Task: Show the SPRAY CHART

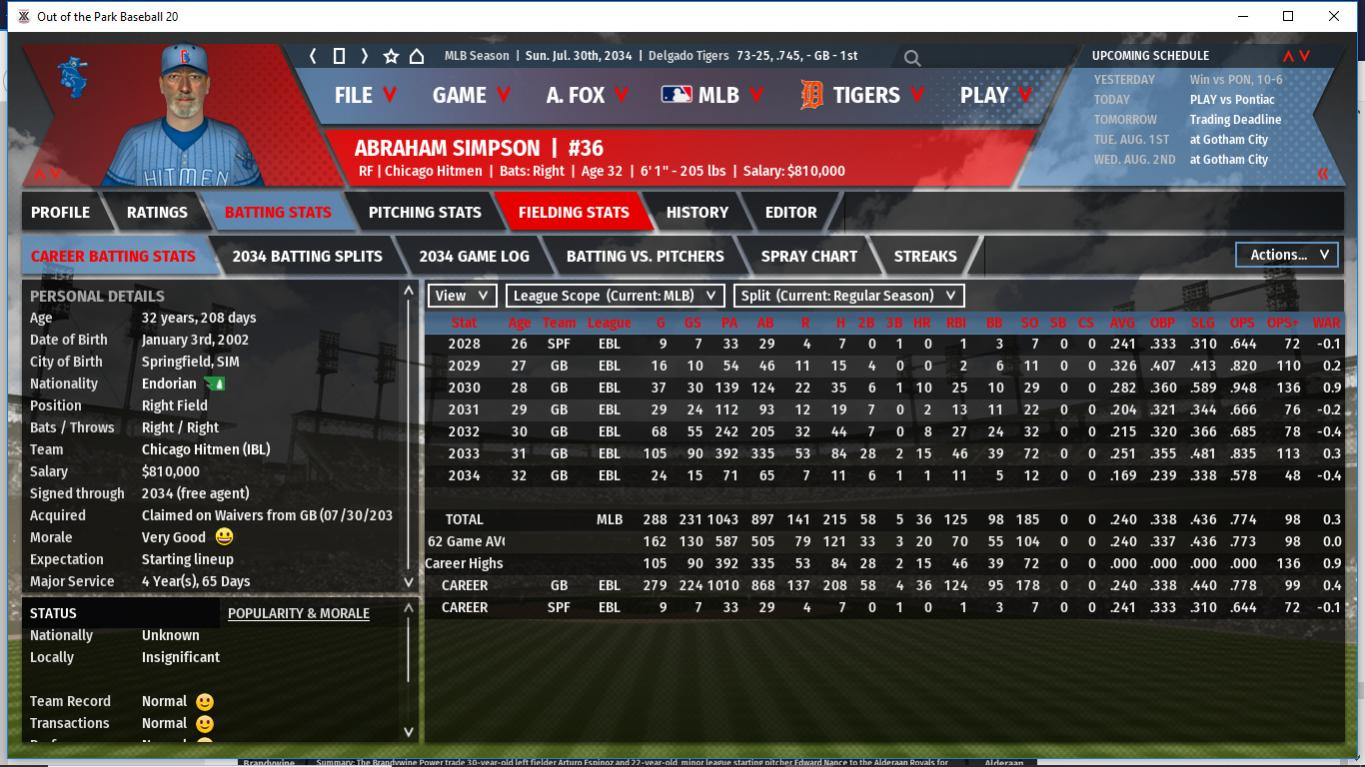Action: click(x=808, y=256)
